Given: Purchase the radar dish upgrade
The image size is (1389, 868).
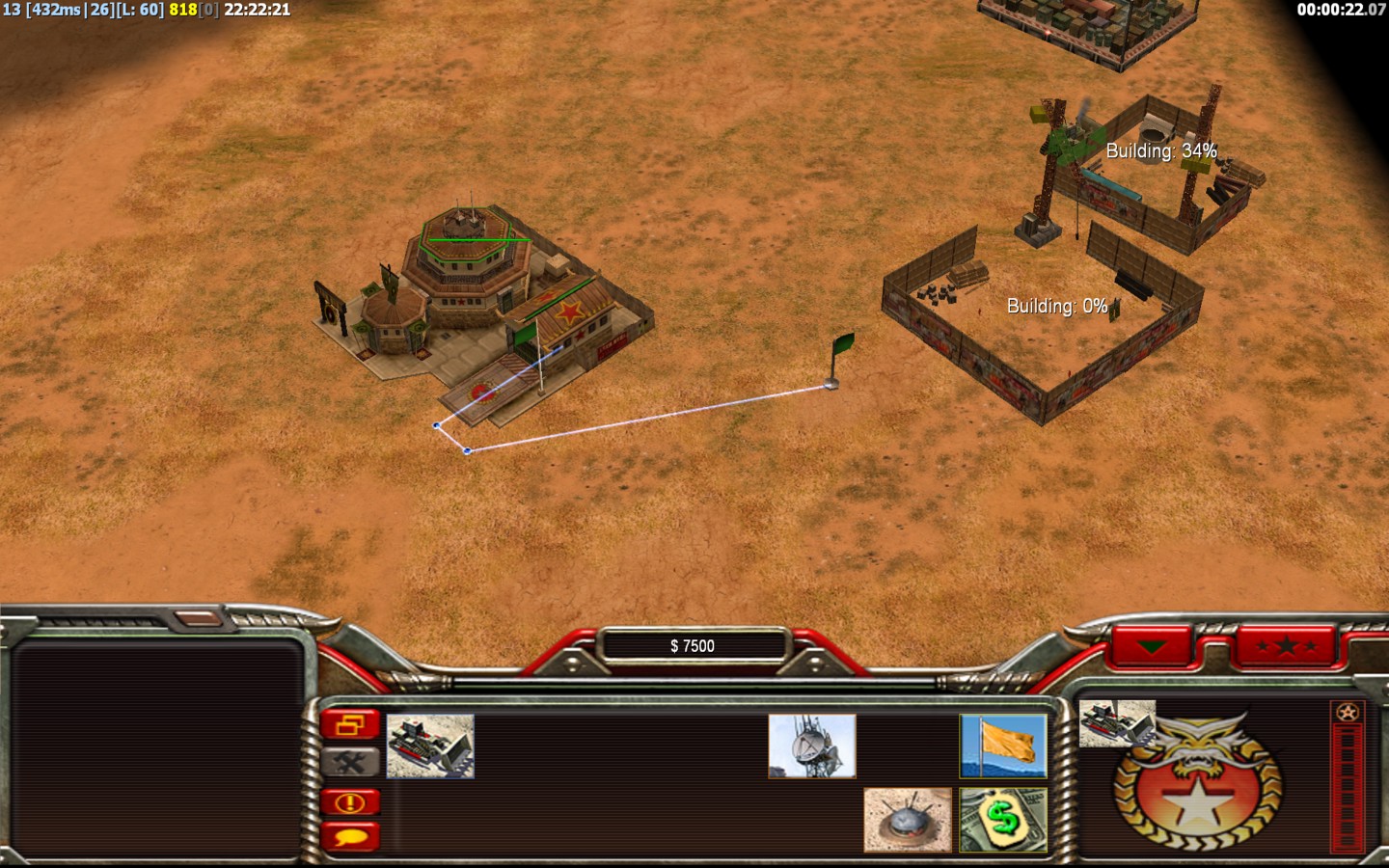Looking at the screenshot, I should [x=811, y=746].
